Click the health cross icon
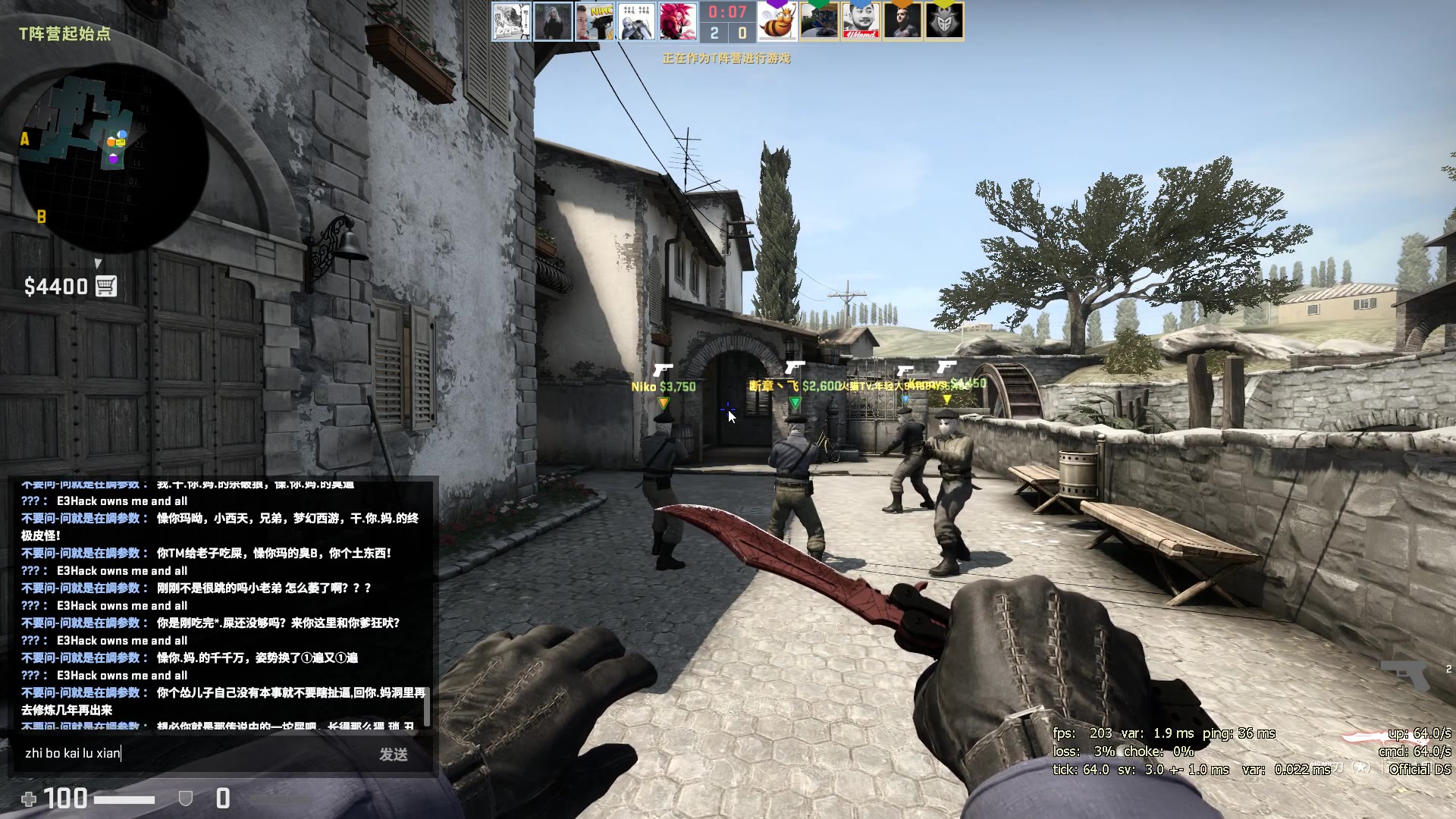Image resolution: width=1456 pixels, height=819 pixels. 30,798
